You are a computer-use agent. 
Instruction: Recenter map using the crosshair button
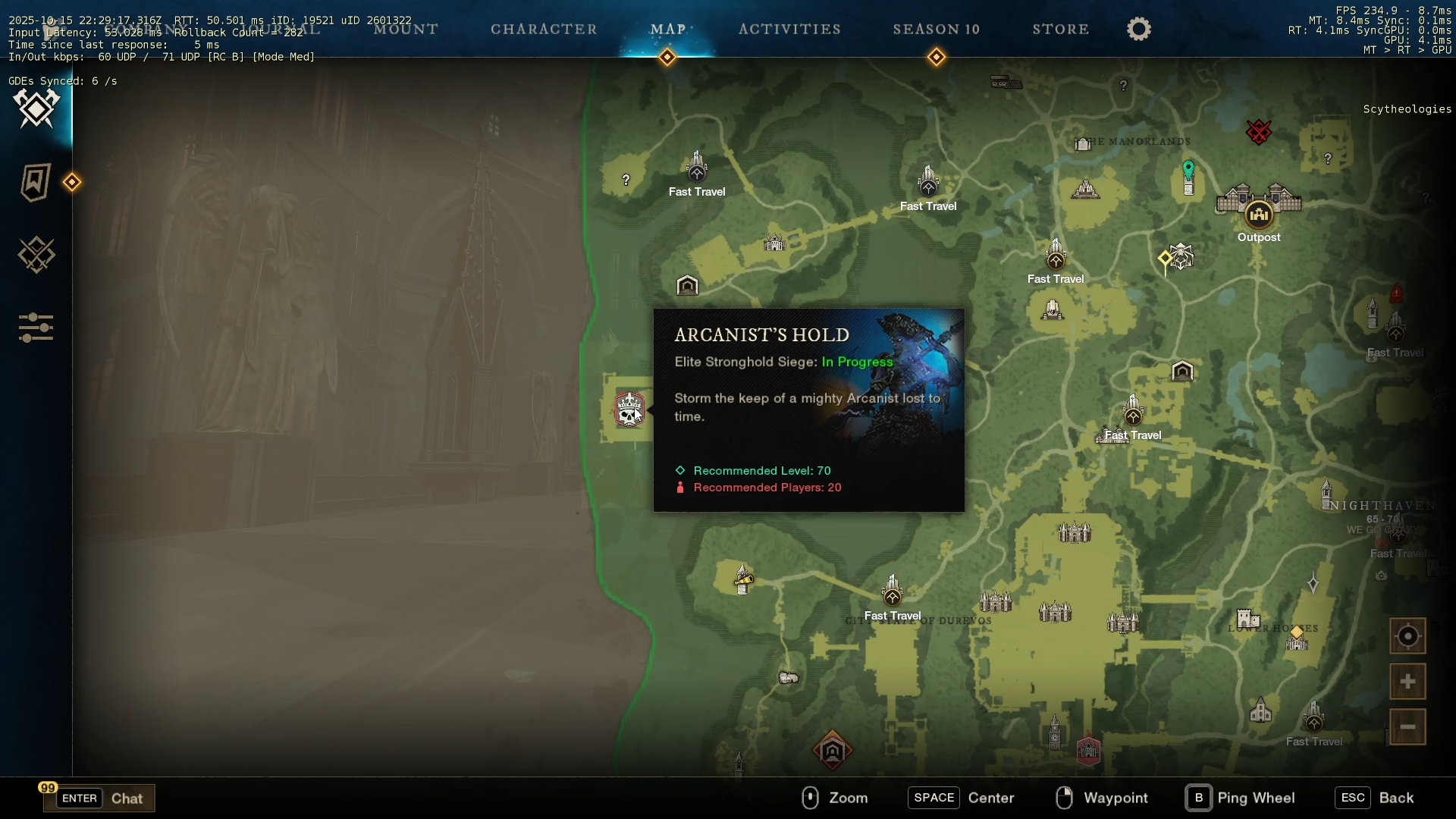point(1407,636)
